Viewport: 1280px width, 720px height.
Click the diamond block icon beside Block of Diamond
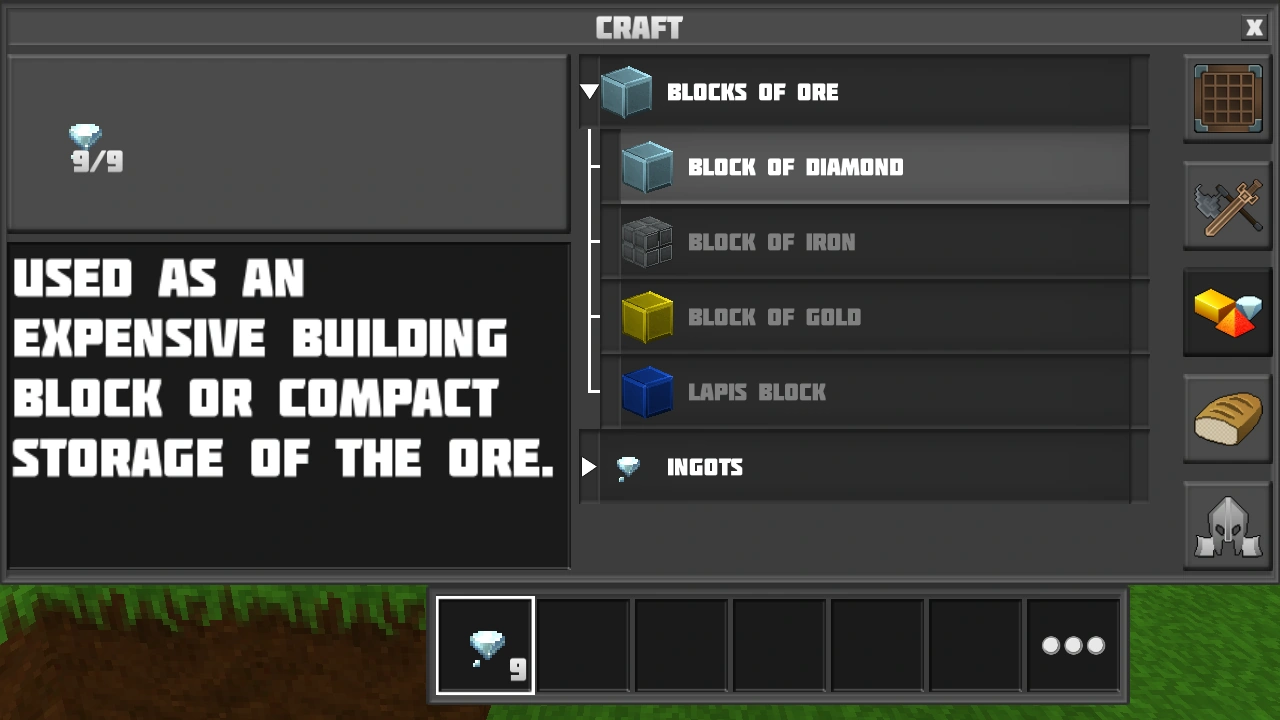(x=647, y=167)
